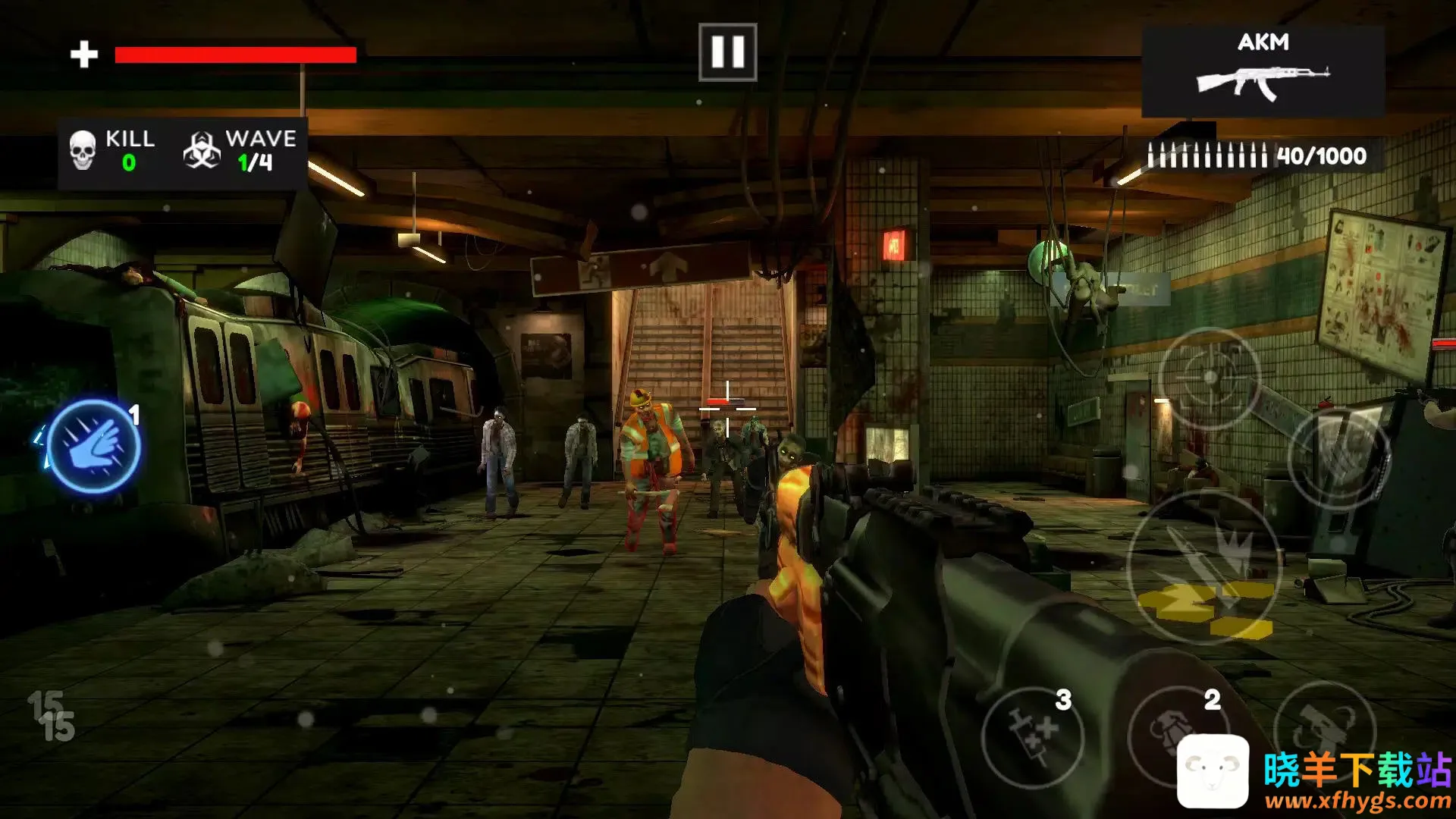Use the syringe medkit item
Image resolution: width=1456 pixels, height=819 pixels.
(1032, 736)
